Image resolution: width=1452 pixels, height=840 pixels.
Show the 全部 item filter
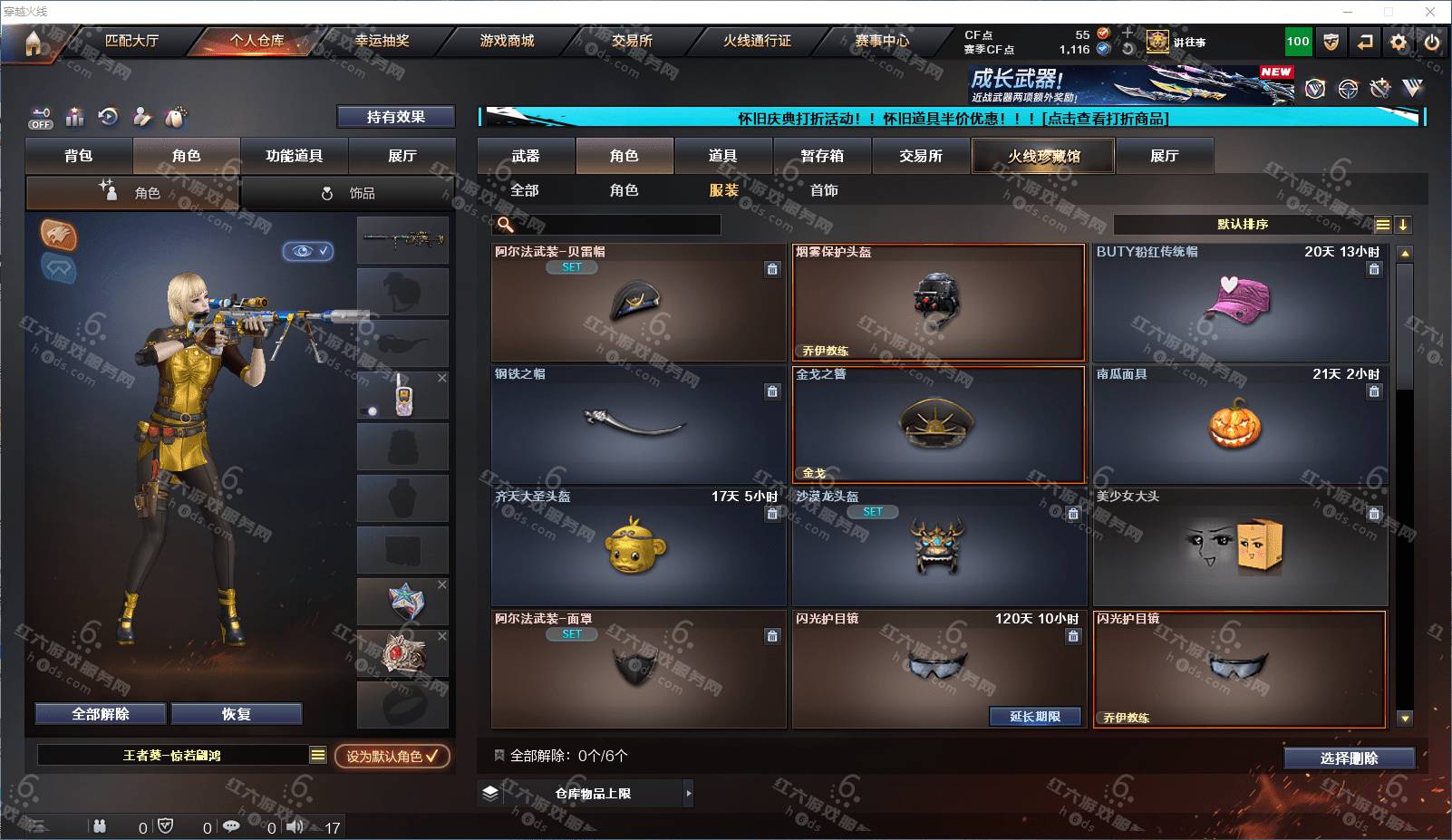(525, 190)
